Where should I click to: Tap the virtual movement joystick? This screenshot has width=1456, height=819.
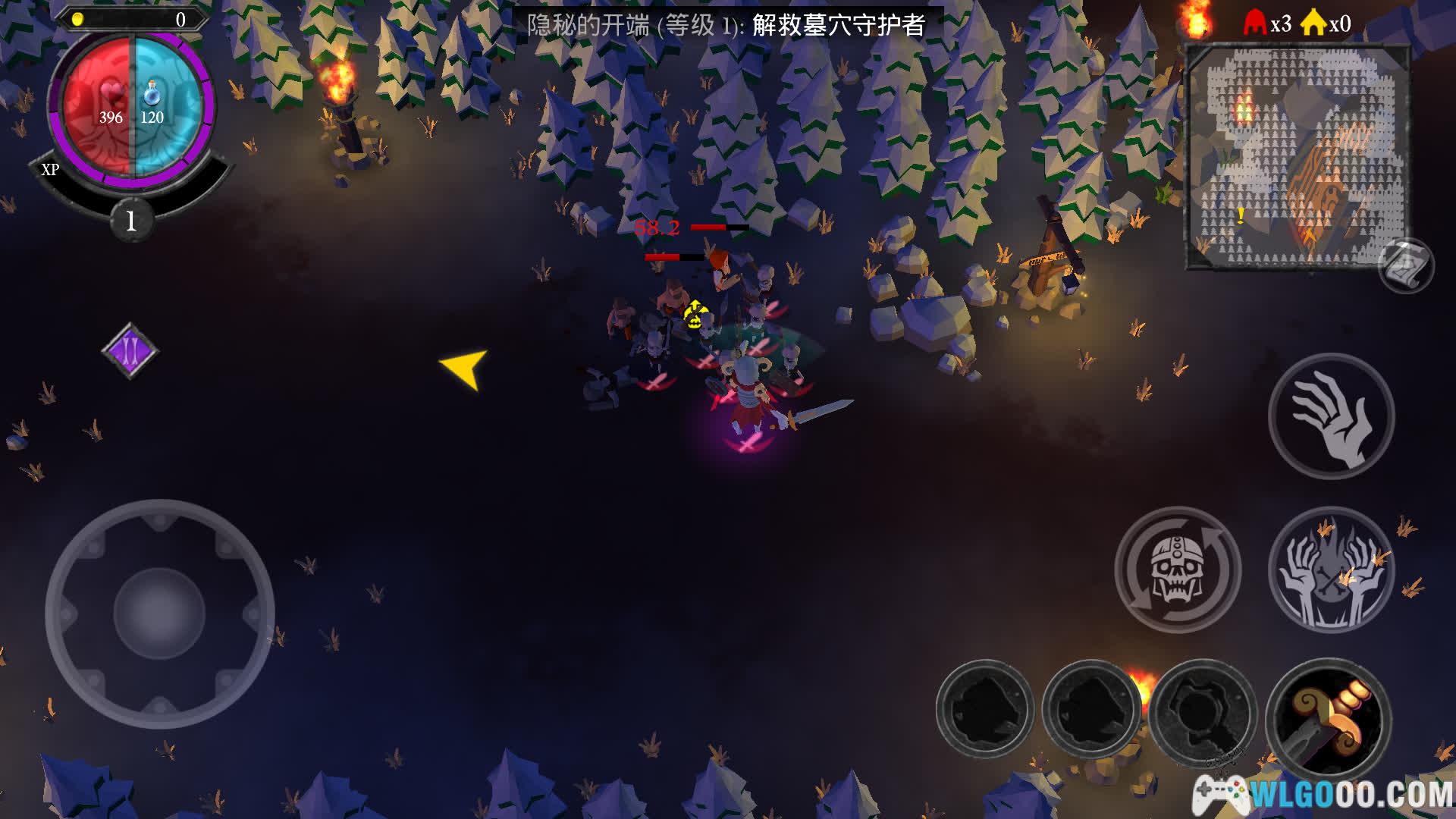click(159, 613)
